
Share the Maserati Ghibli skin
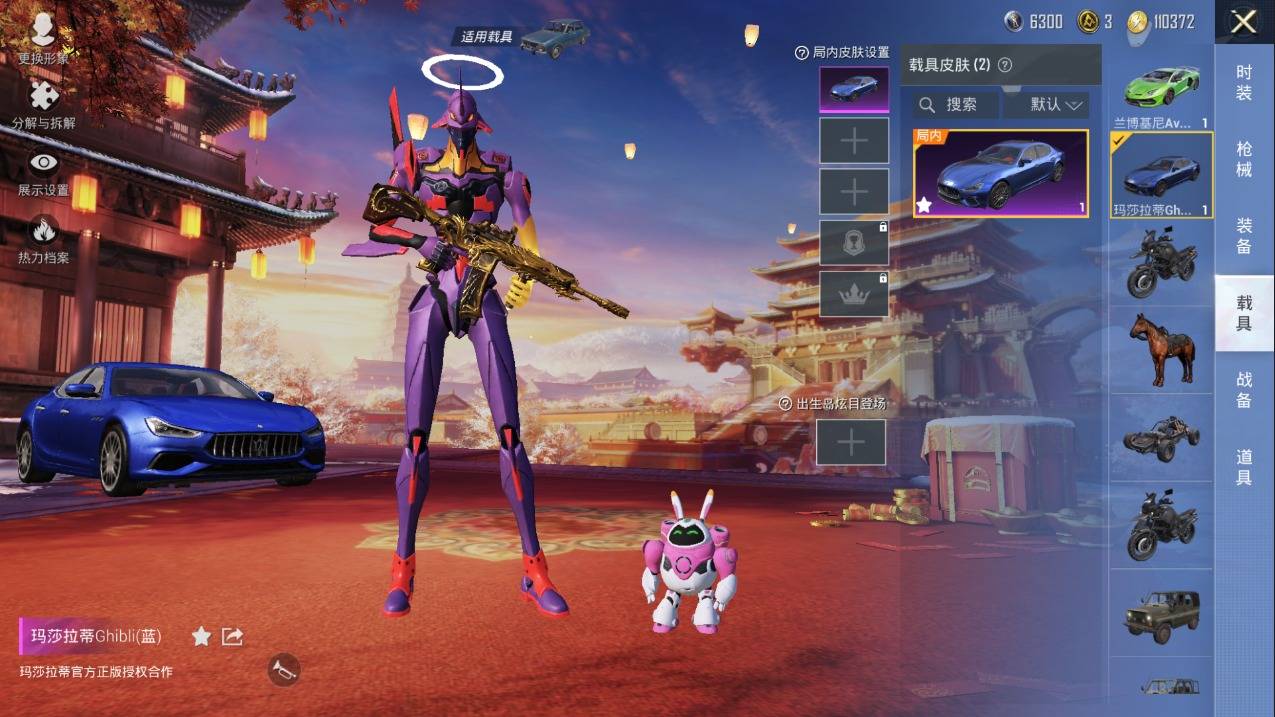(232, 636)
